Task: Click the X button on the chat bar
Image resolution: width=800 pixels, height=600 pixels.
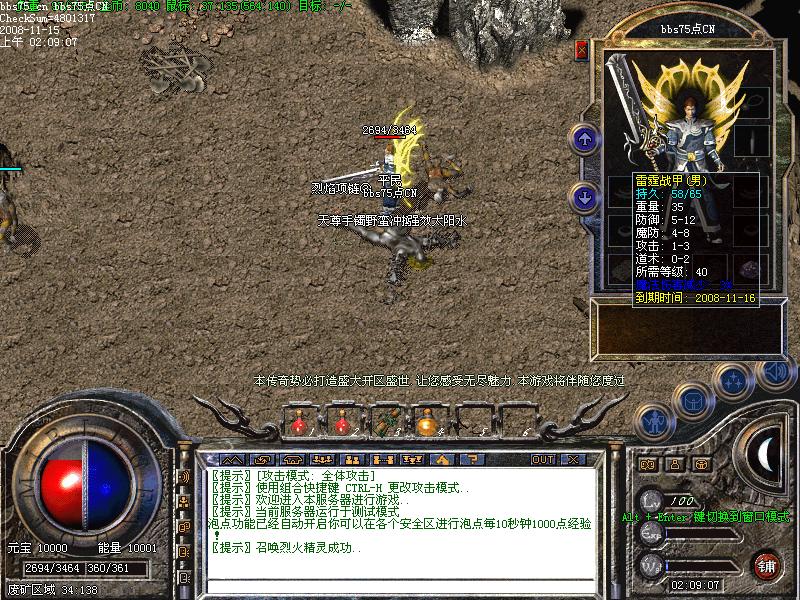Action: (573, 460)
